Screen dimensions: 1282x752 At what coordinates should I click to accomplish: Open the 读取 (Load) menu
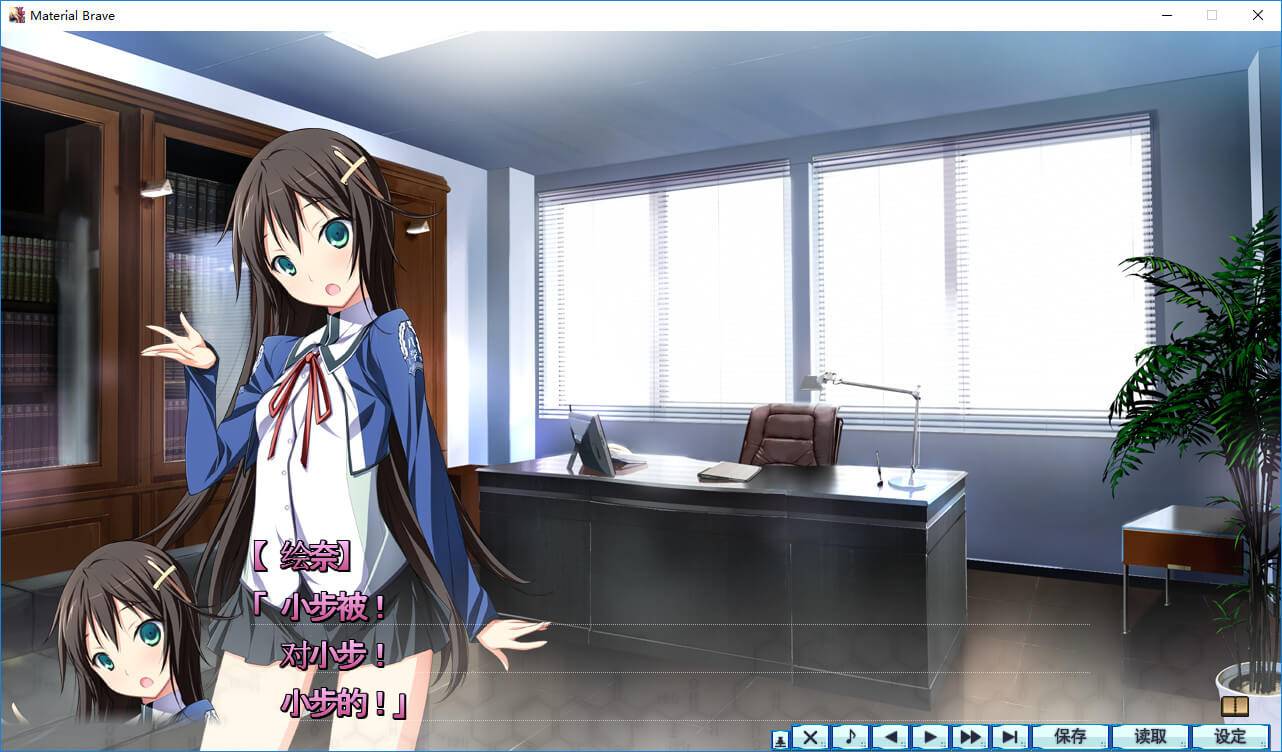(x=1150, y=737)
